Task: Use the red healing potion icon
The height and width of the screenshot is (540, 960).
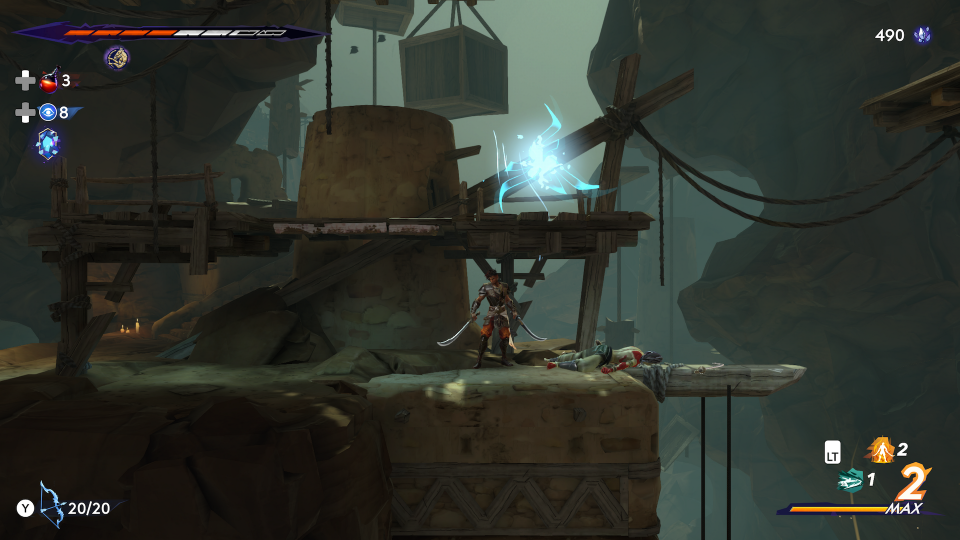Action: click(48, 82)
